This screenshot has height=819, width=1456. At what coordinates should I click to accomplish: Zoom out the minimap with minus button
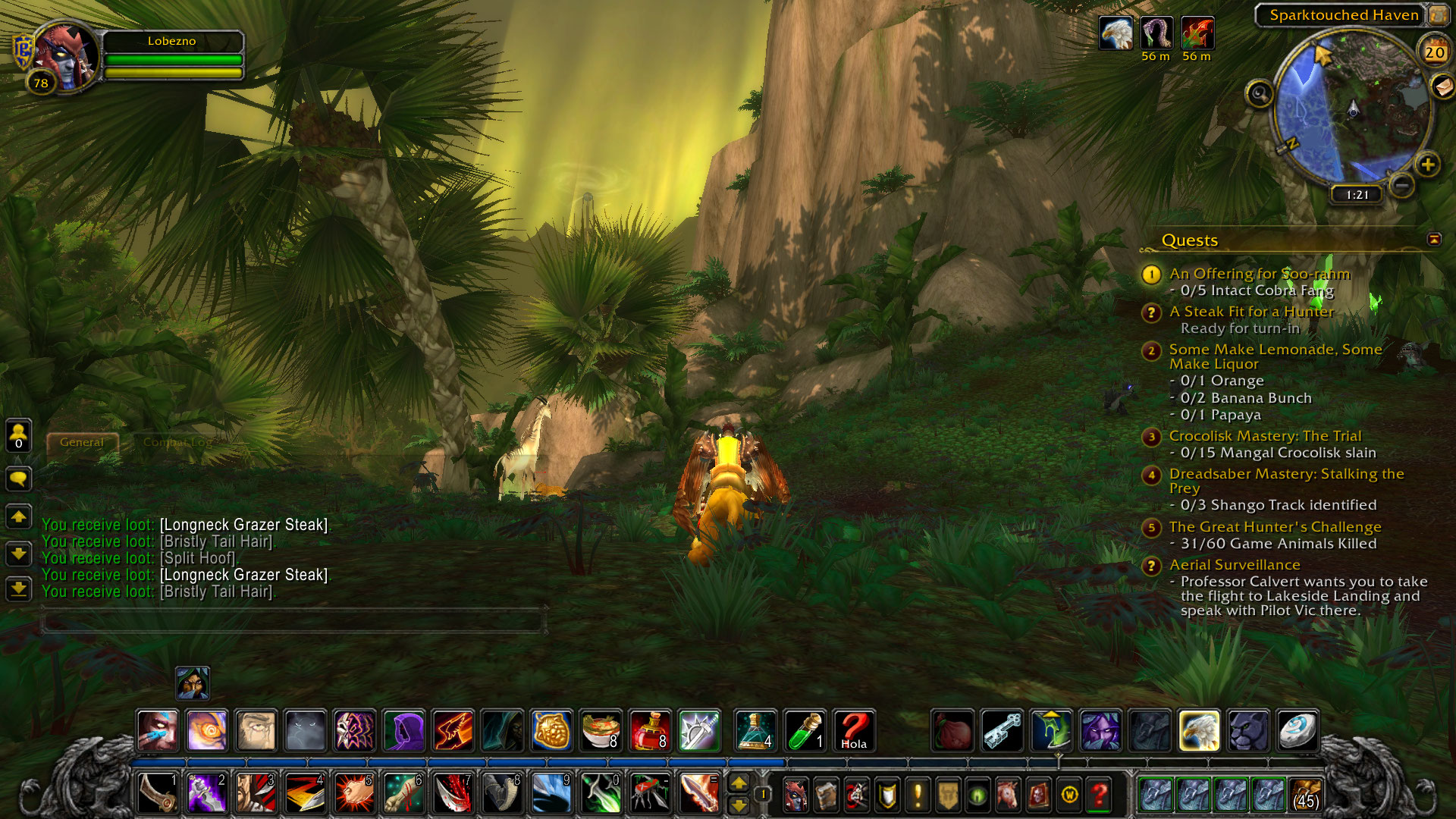click(x=1402, y=184)
